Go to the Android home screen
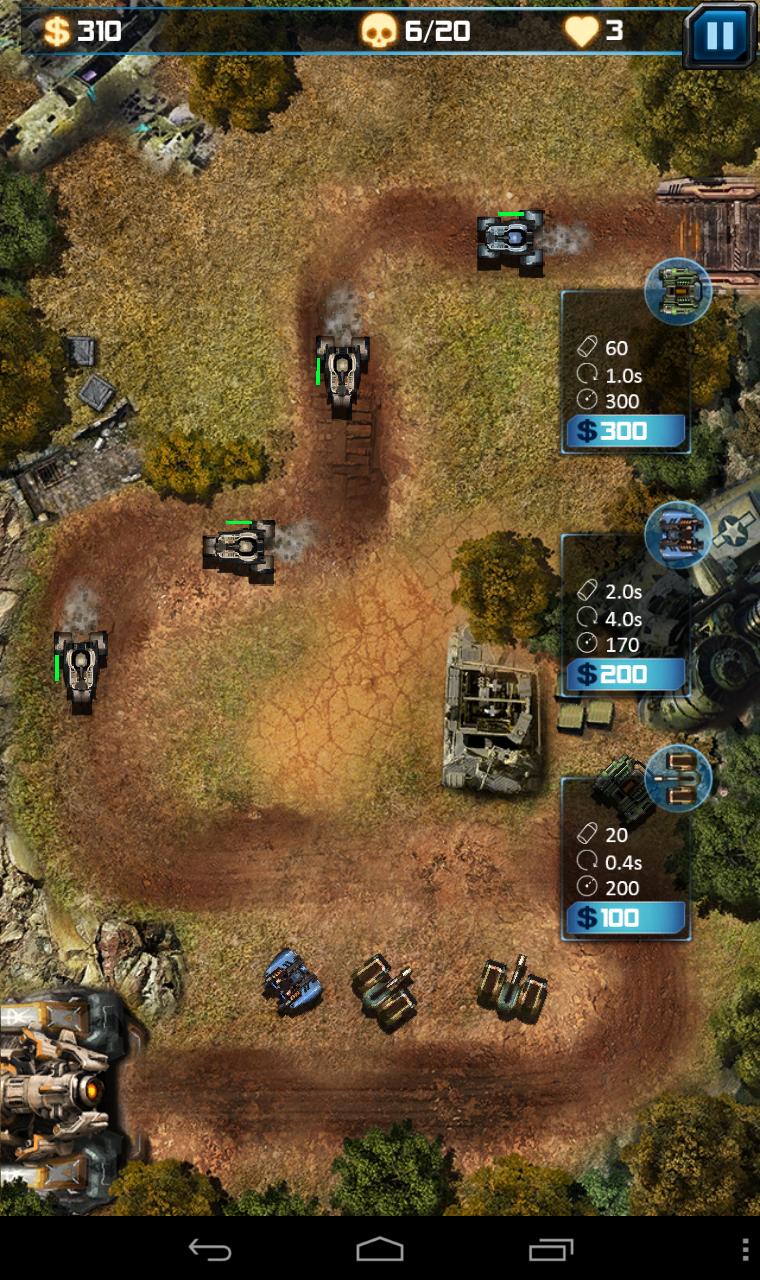The width and height of the screenshot is (760, 1280). click(x=380, y=1249)
